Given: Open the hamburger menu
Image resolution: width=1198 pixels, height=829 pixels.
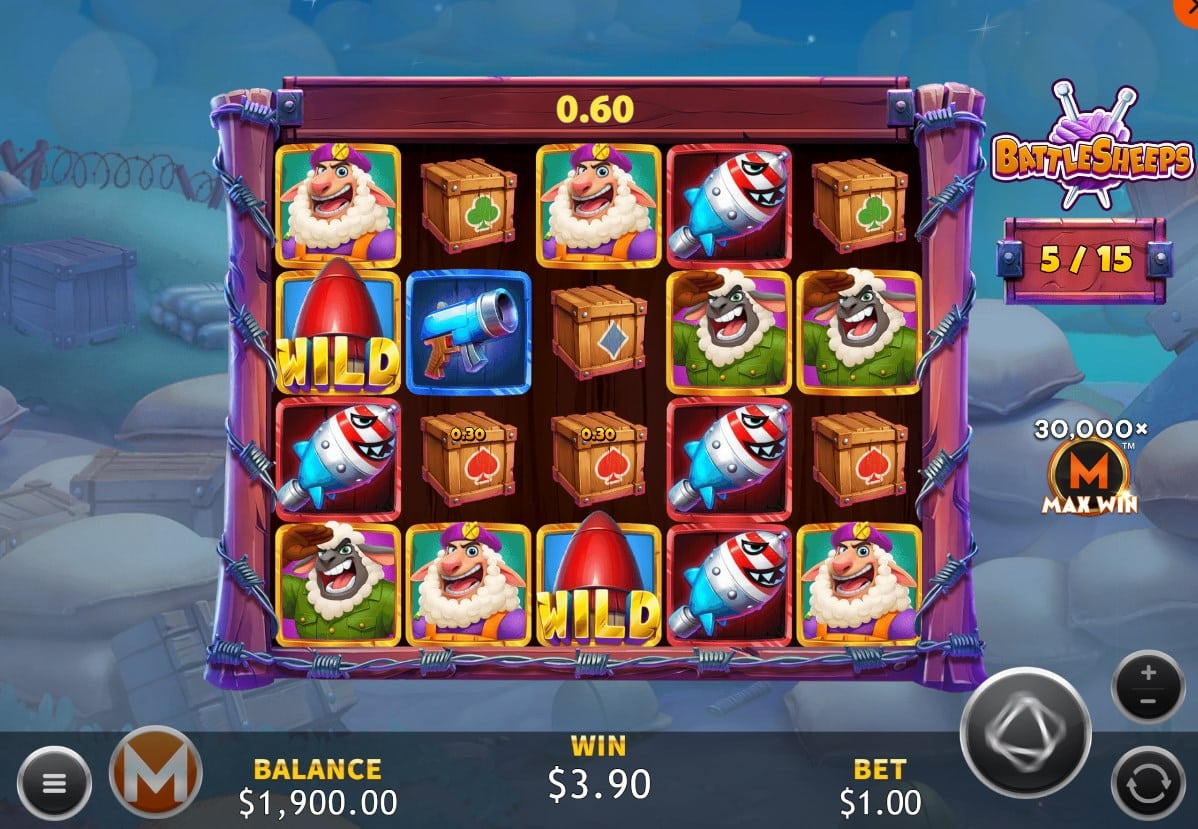Looking at the screenshot, I should pos(54,783).
